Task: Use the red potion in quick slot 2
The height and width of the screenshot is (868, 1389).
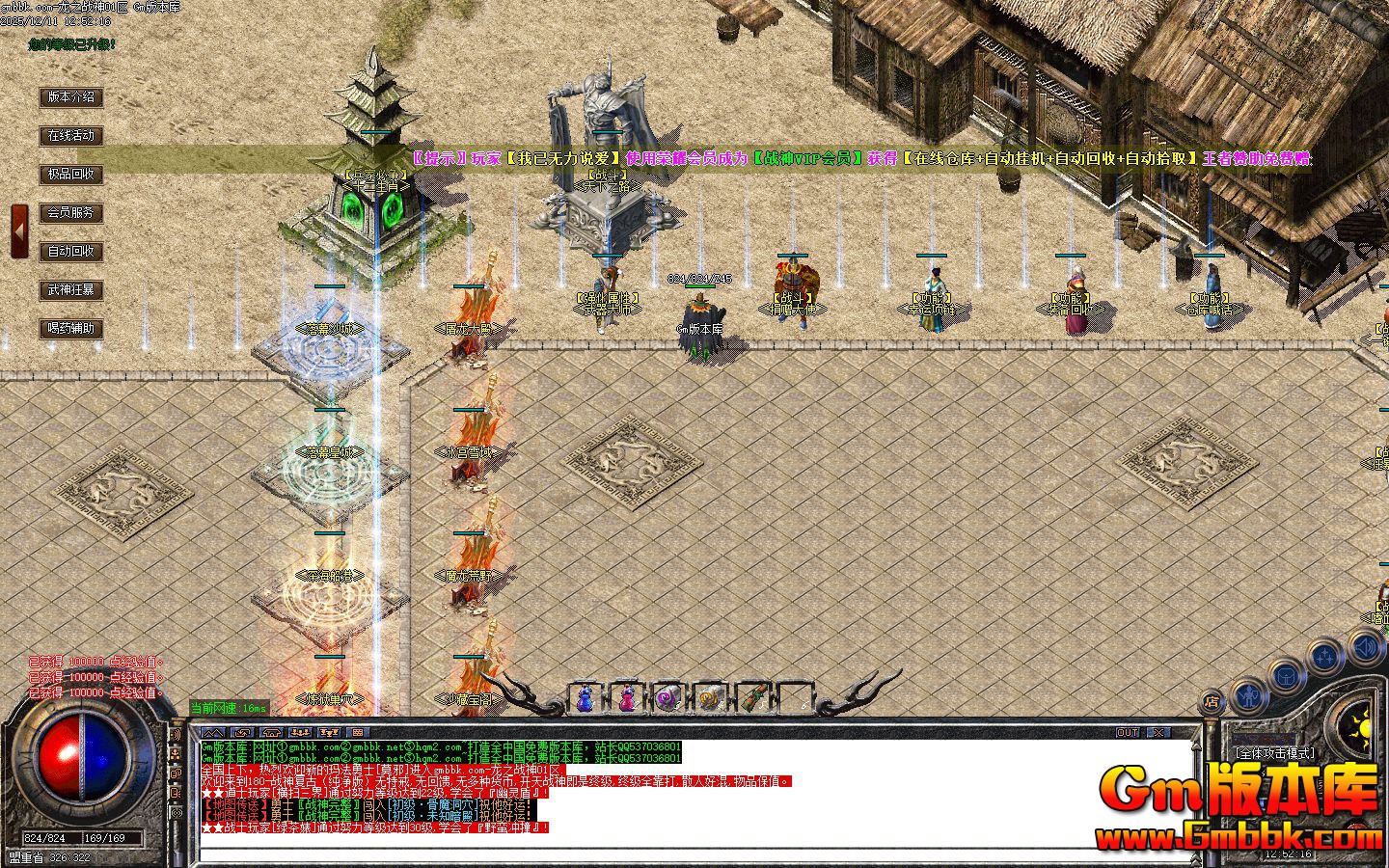Action: [x=627, y=696]
